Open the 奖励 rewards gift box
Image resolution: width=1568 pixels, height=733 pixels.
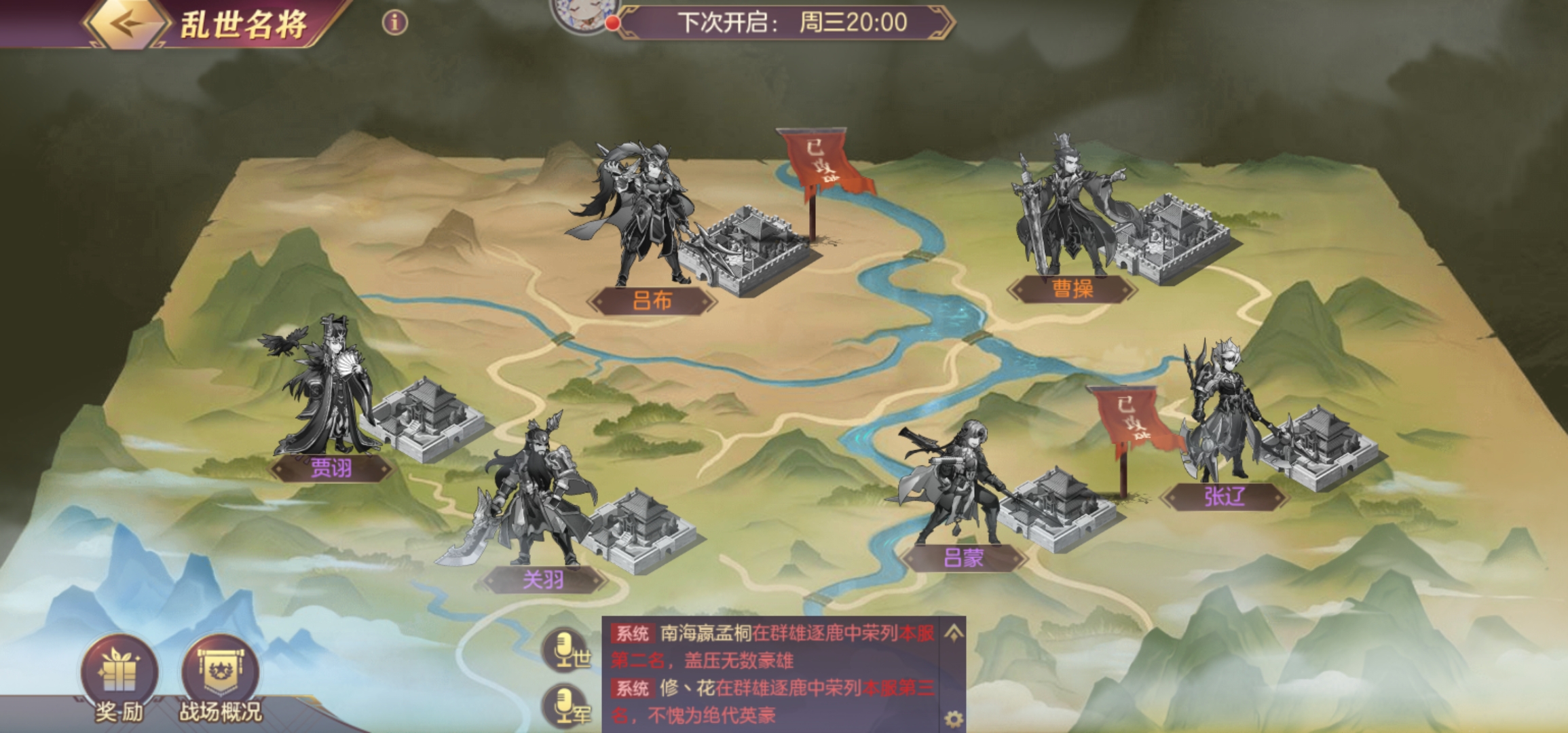[x=119, y=672]
